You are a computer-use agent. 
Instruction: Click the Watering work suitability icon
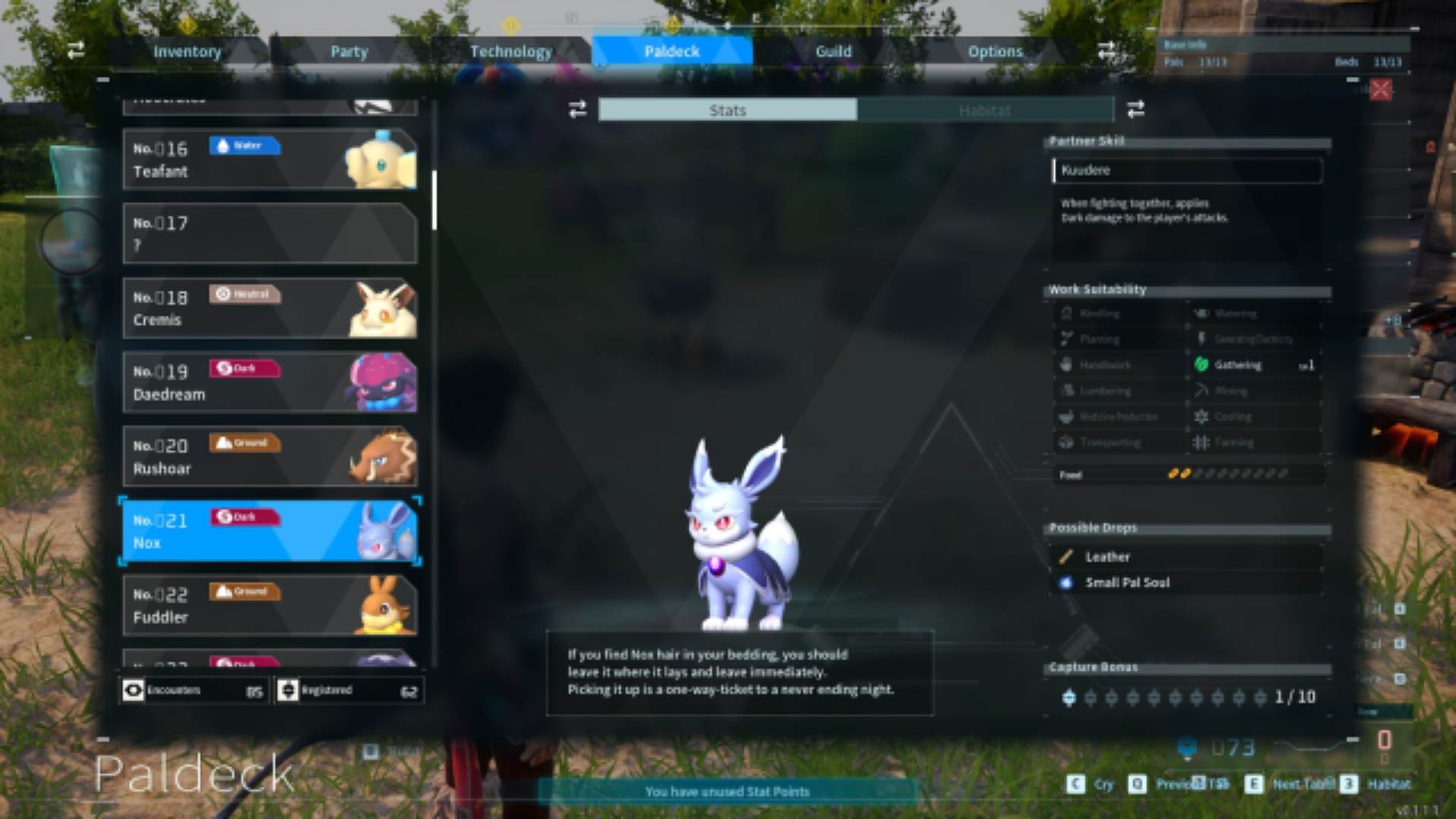1203,313
